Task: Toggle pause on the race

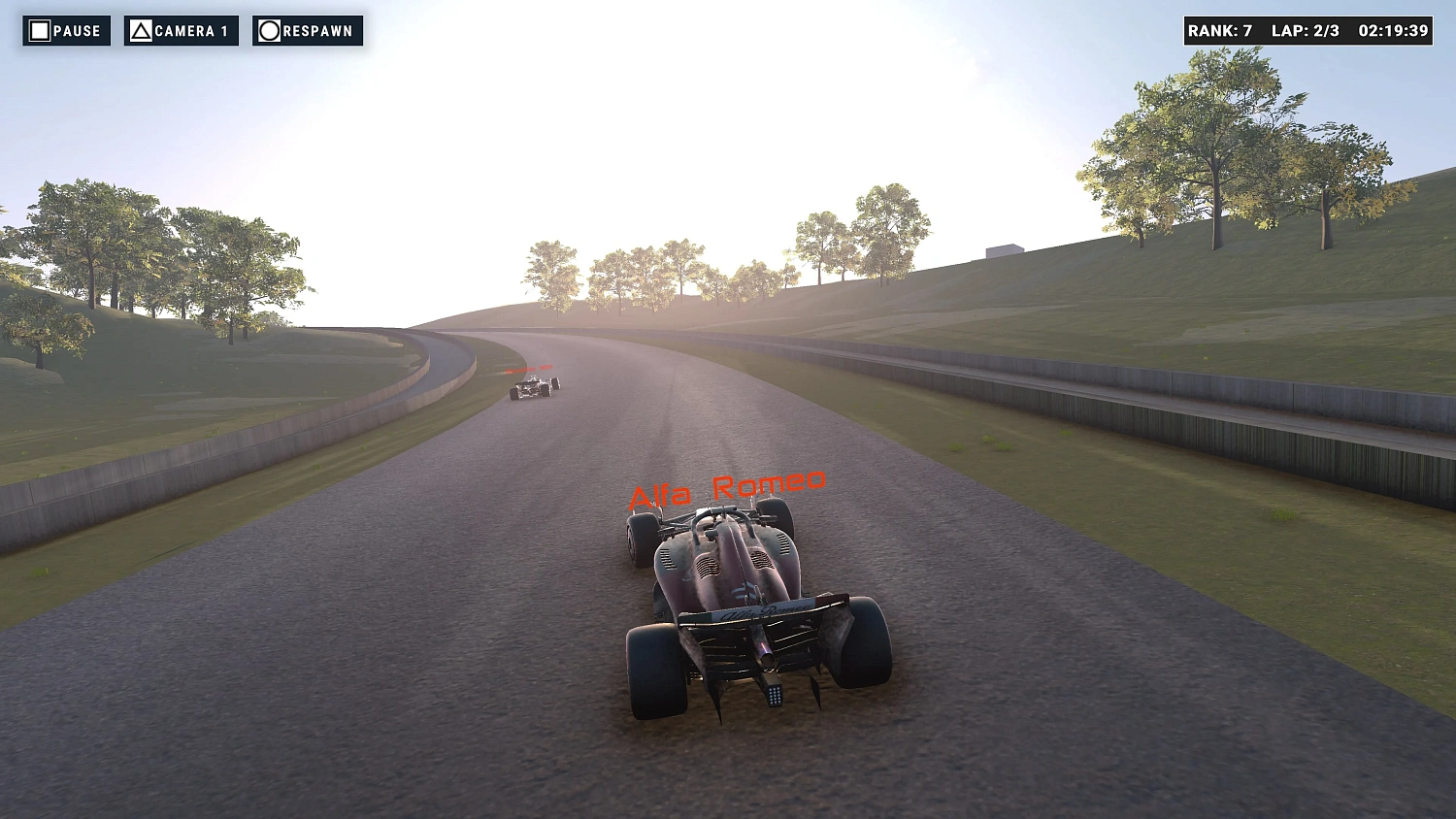Action: click(67, 30)
